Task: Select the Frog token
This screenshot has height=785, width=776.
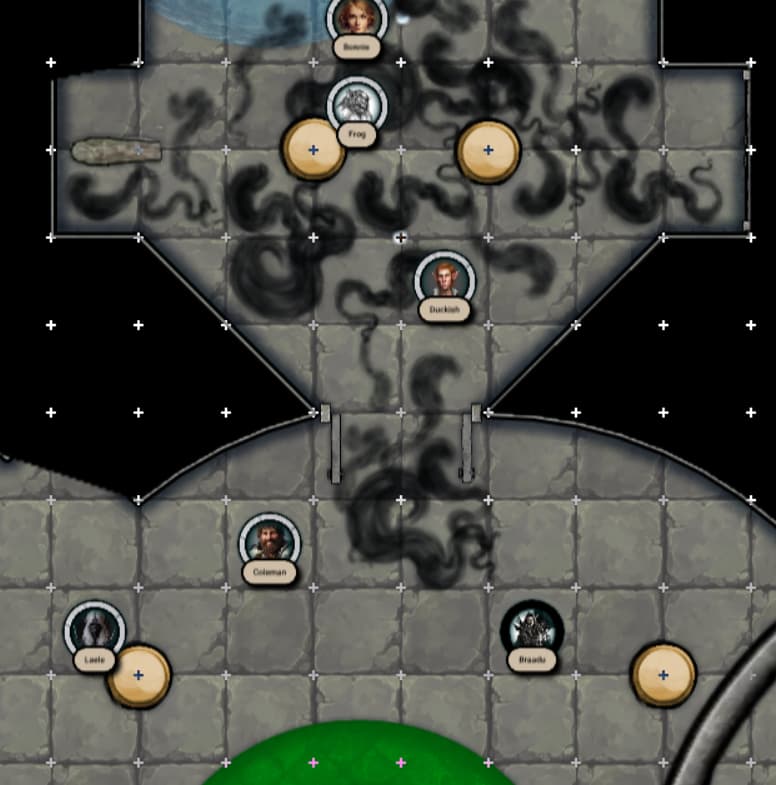Action: click(x=357, y=105)
